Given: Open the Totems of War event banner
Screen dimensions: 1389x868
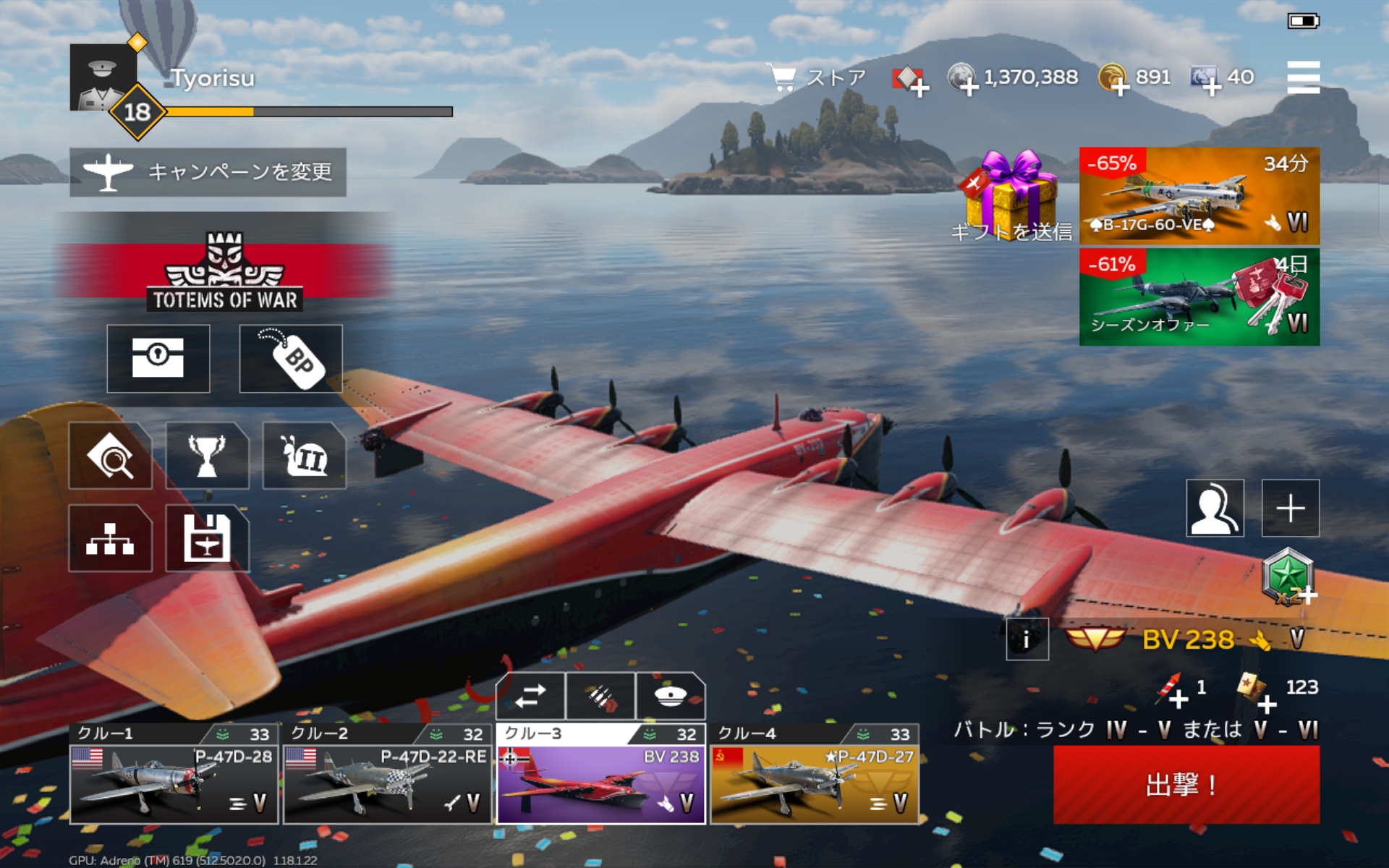Looking at the screenshot, I should (x=224, y=272).
